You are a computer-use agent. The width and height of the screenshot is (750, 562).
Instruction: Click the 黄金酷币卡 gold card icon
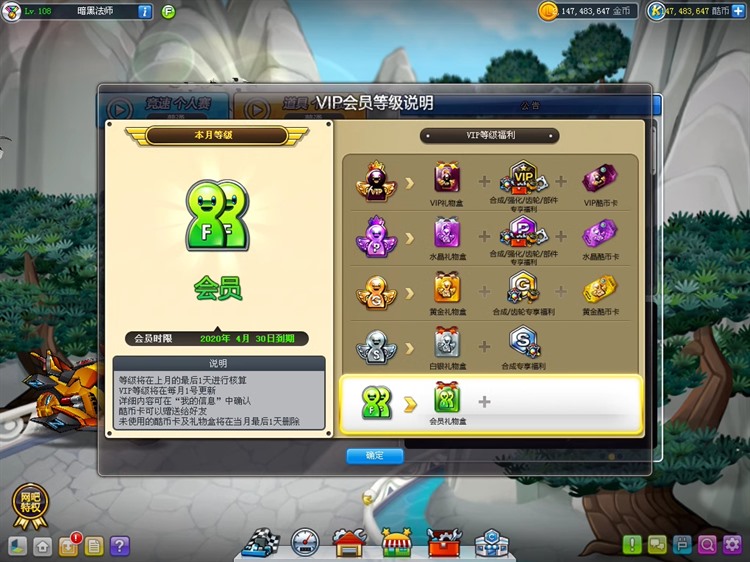[x=600, y=288]
